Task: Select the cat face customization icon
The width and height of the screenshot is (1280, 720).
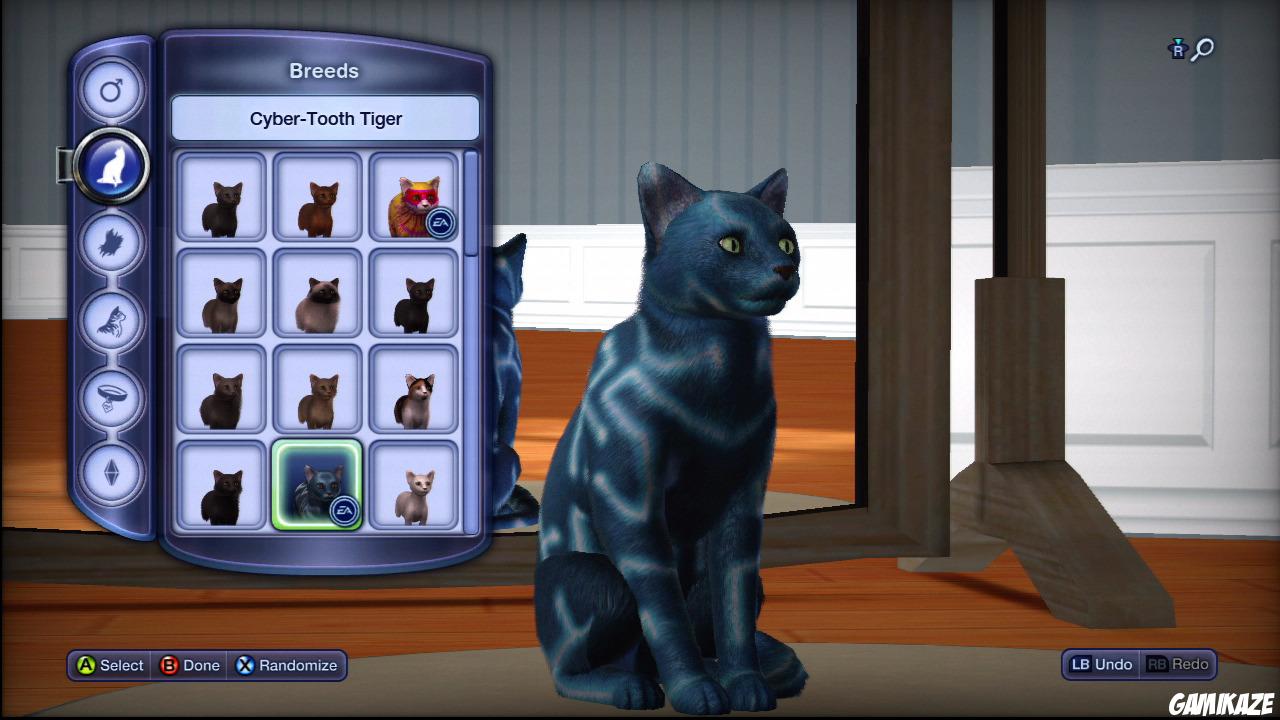Action: pyautogui.click(x=111, y=320)
